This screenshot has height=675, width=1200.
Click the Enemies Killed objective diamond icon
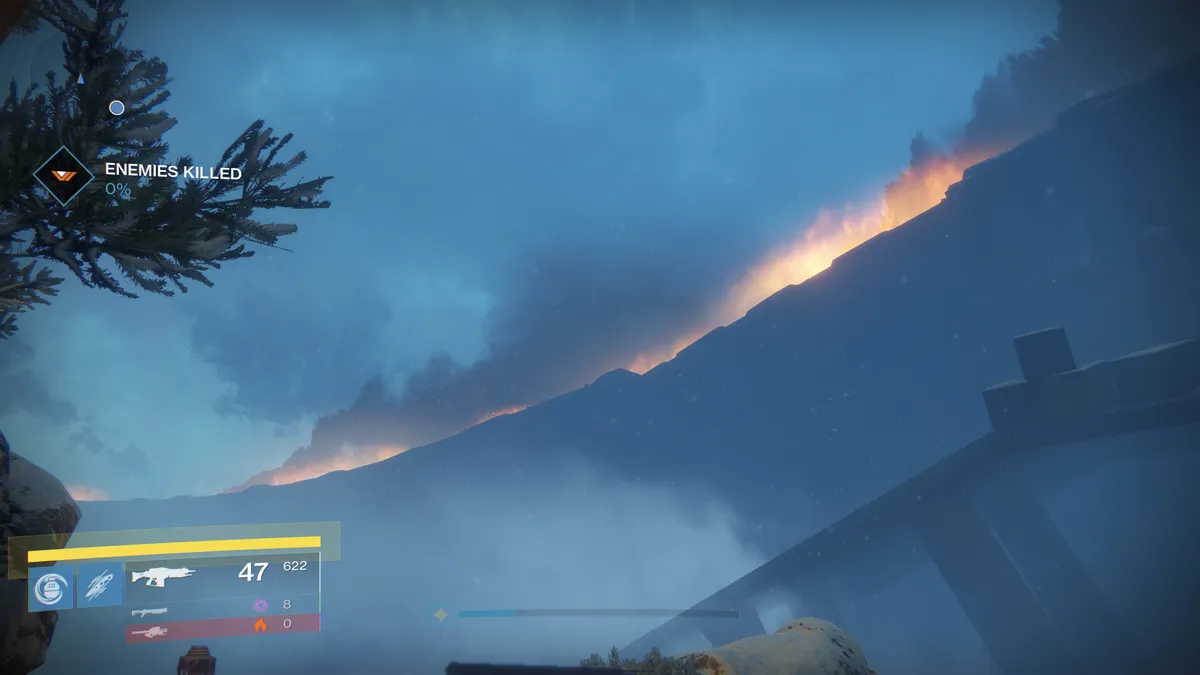[x=64, y=177]
